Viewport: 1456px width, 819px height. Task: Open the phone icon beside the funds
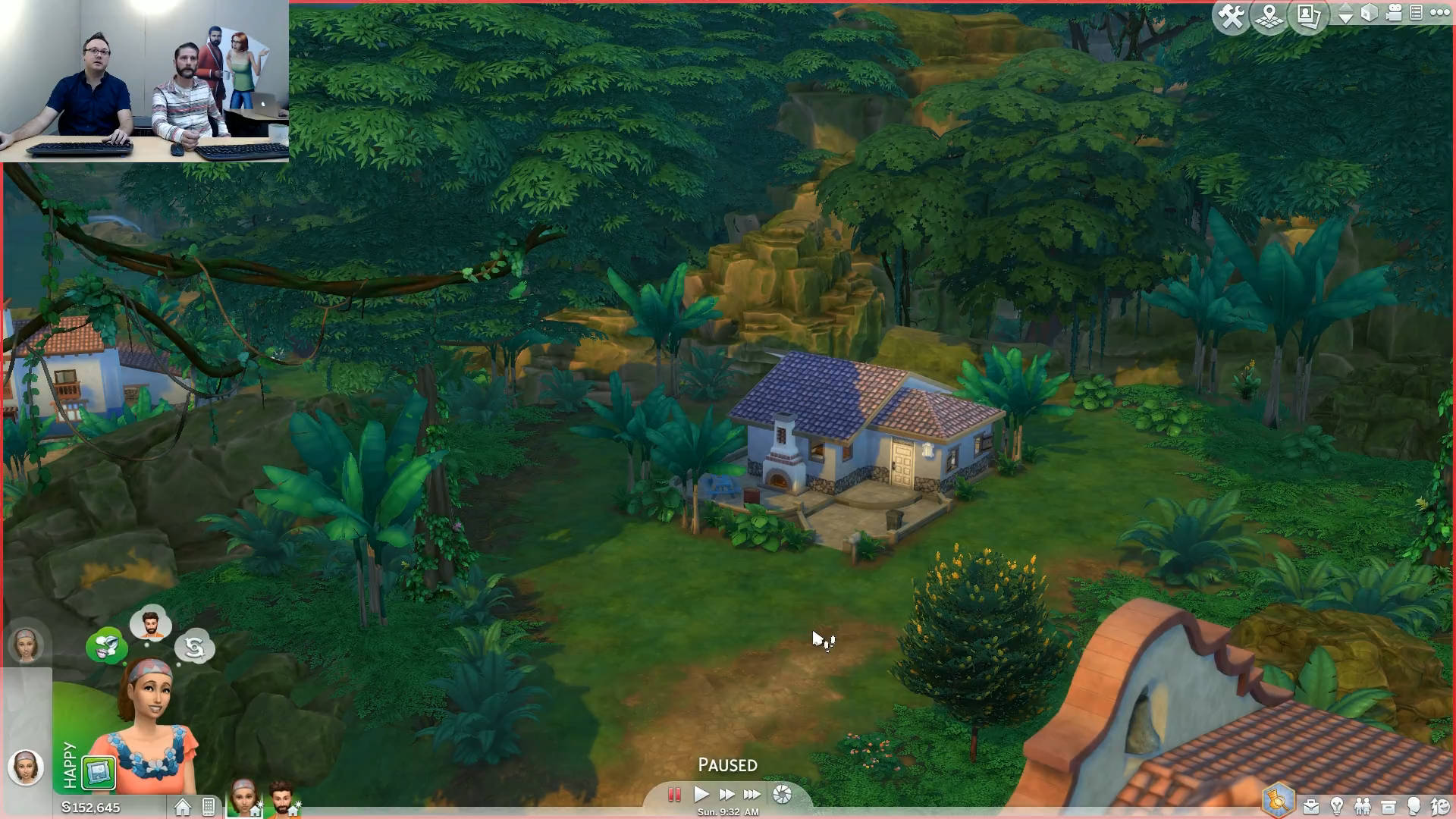click(209, 808)
